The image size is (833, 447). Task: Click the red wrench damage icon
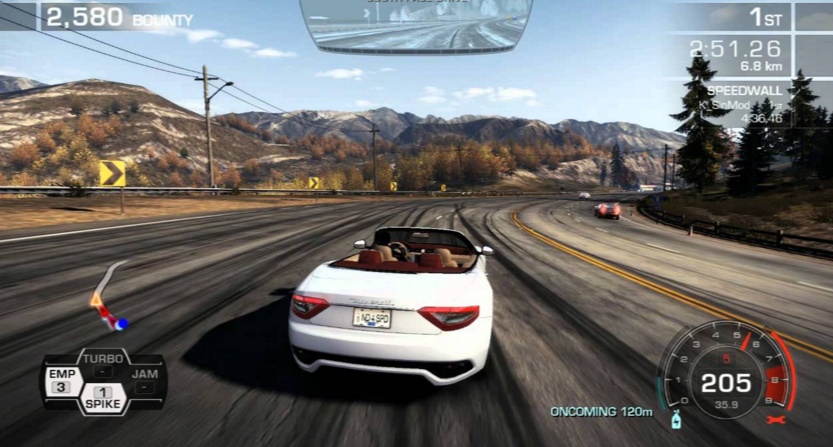776,419
